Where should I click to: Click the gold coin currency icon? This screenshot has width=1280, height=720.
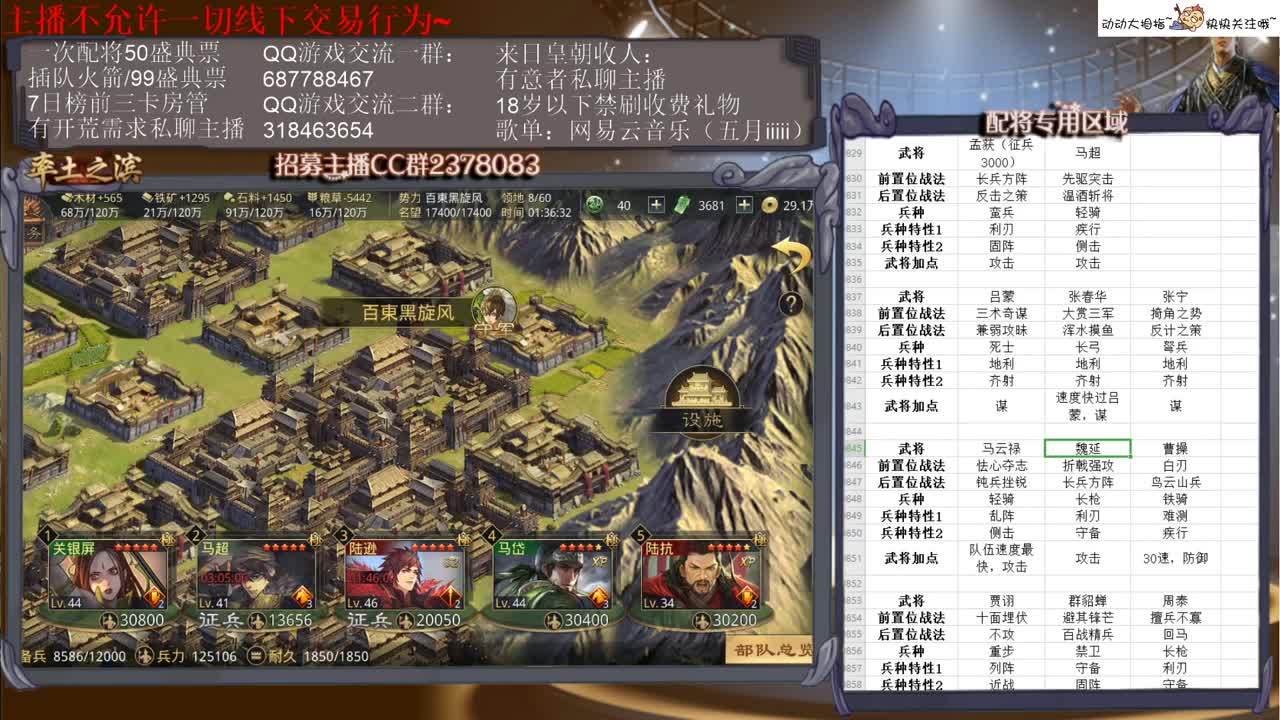click(768, 205)
